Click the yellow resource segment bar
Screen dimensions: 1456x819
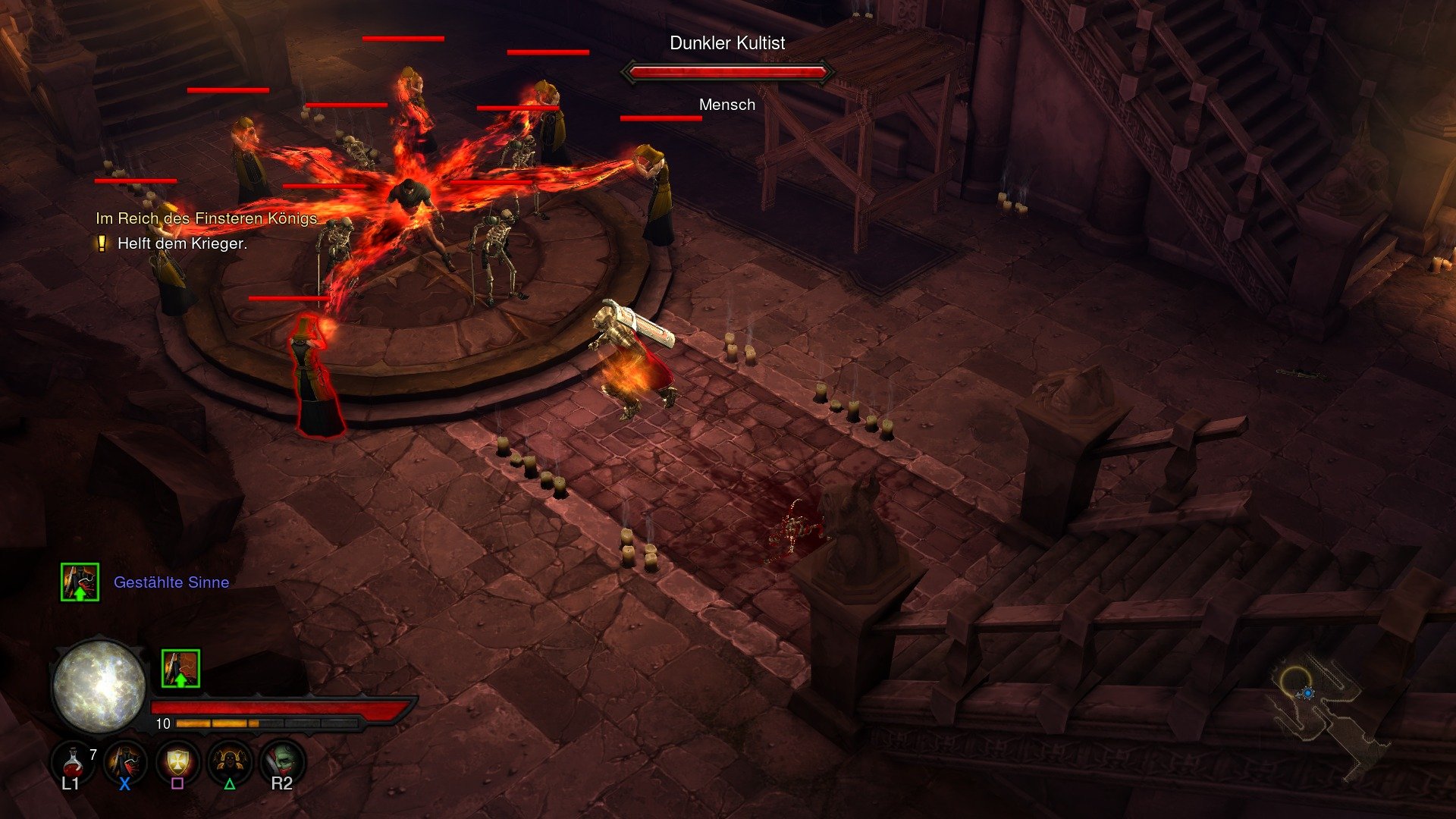coord(216,723)
